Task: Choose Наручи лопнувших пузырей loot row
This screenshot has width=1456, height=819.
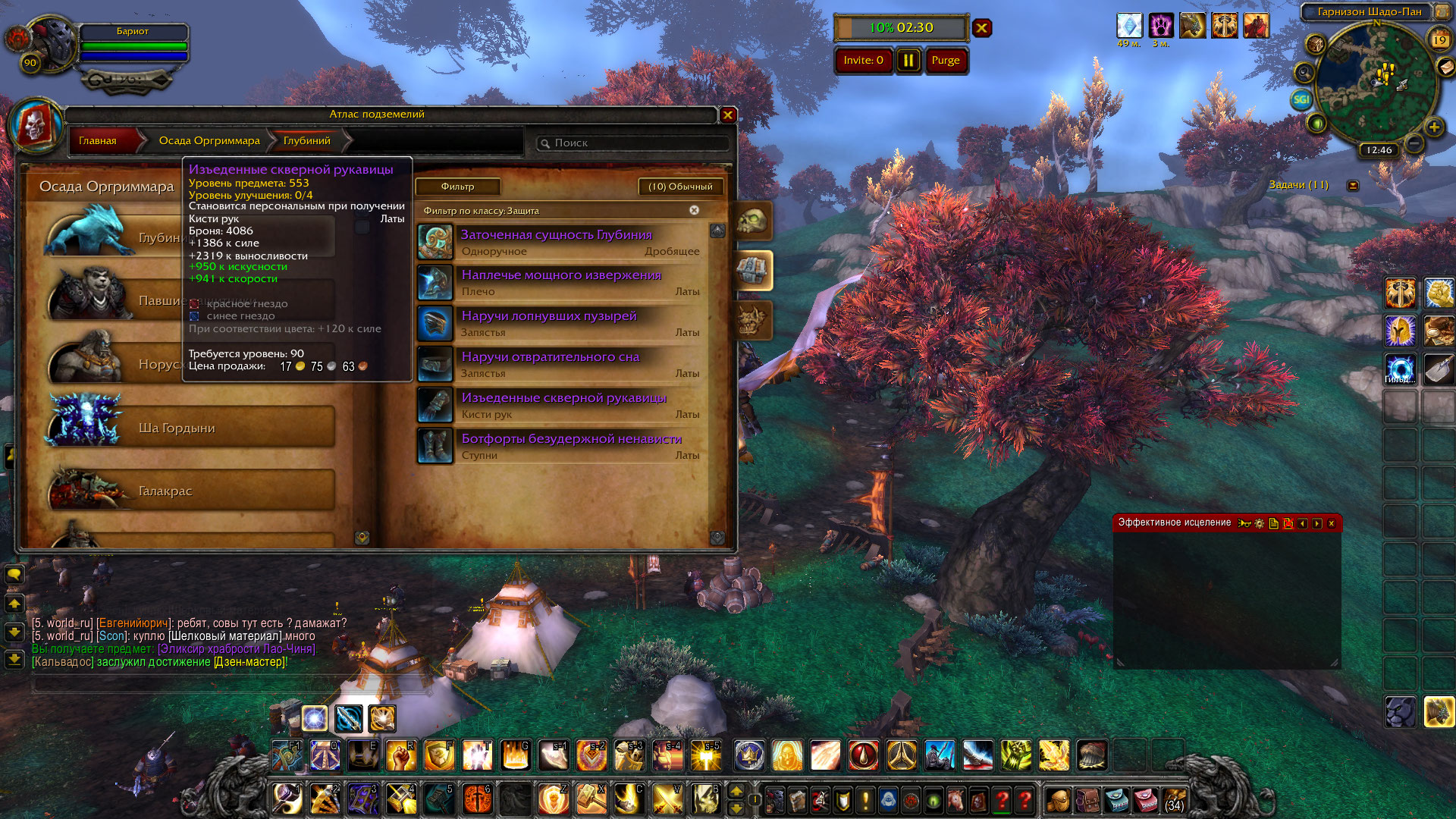Action: click(x=561, y=323)
